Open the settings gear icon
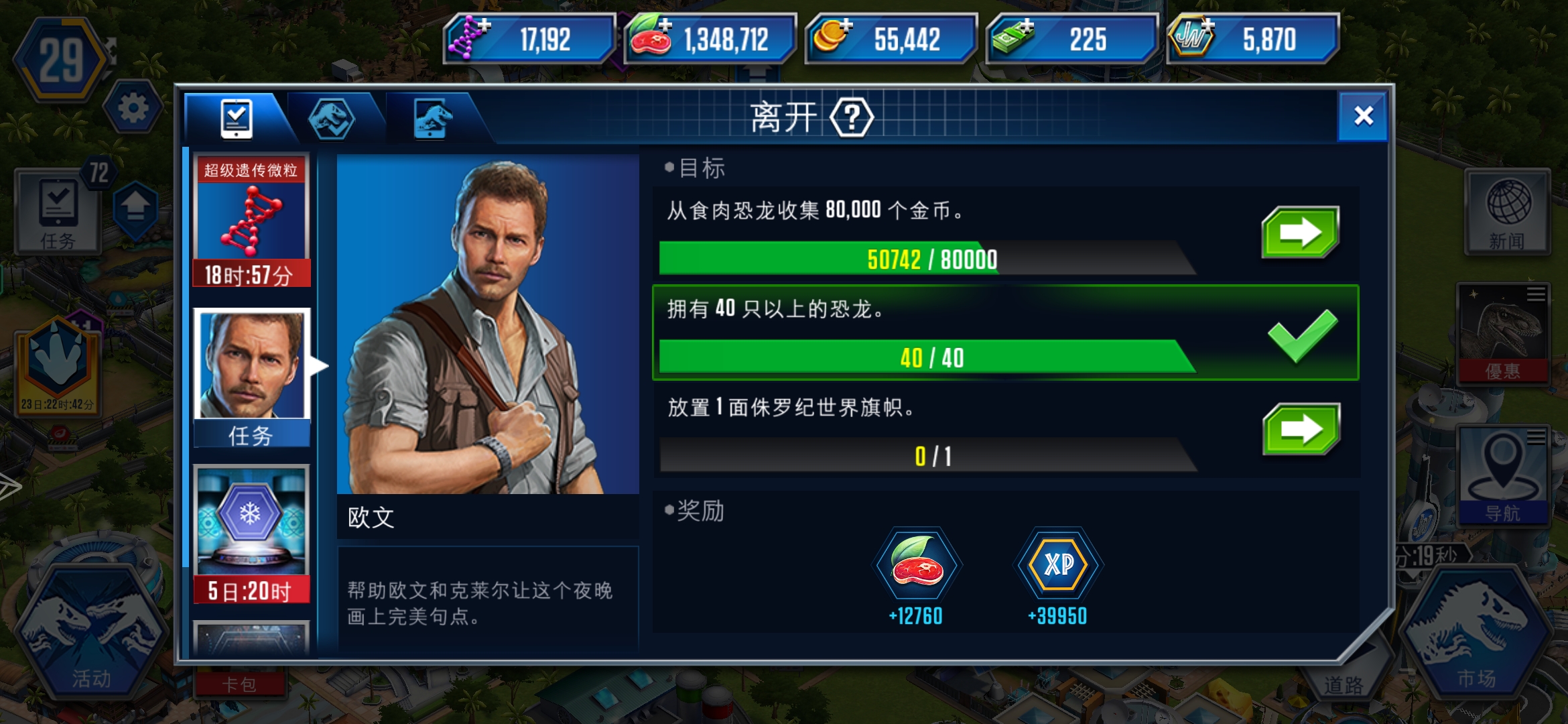 pos(134,107)
